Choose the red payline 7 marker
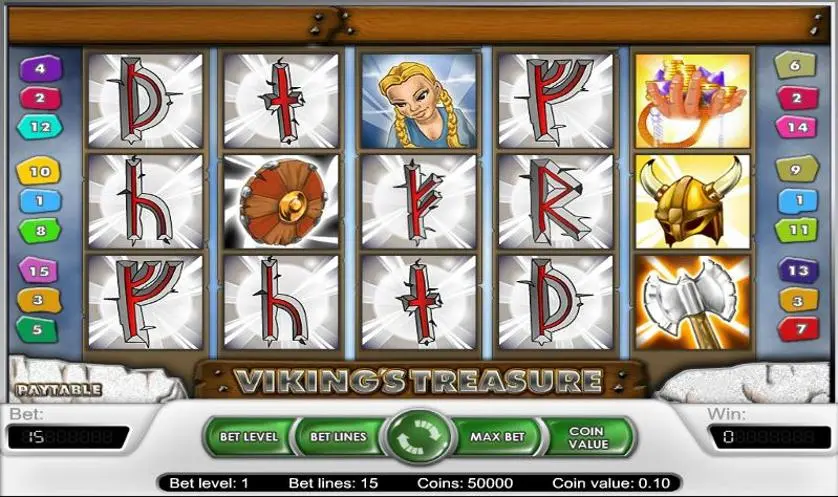The height and width of the screenshot is (497, 838). click(x=798, y=327)
